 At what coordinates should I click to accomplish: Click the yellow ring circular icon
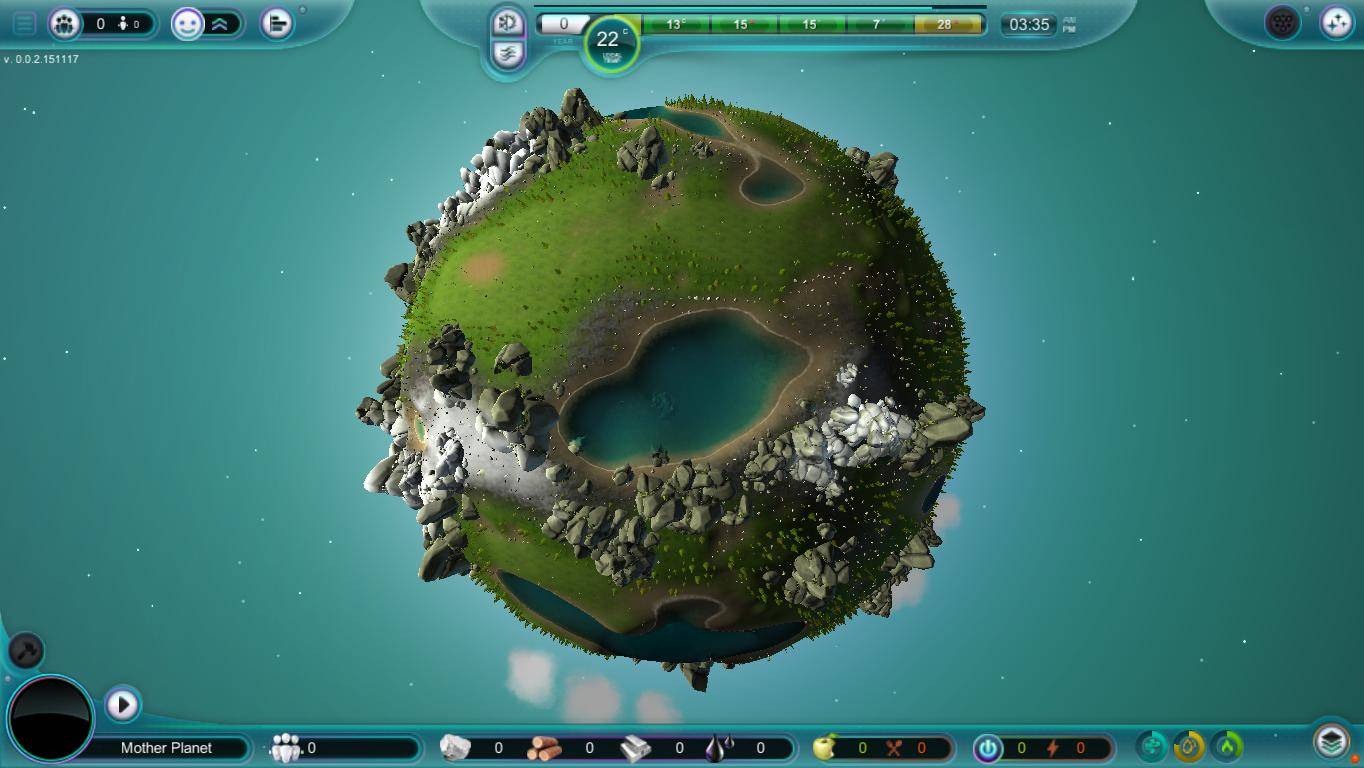[1189, 745]
